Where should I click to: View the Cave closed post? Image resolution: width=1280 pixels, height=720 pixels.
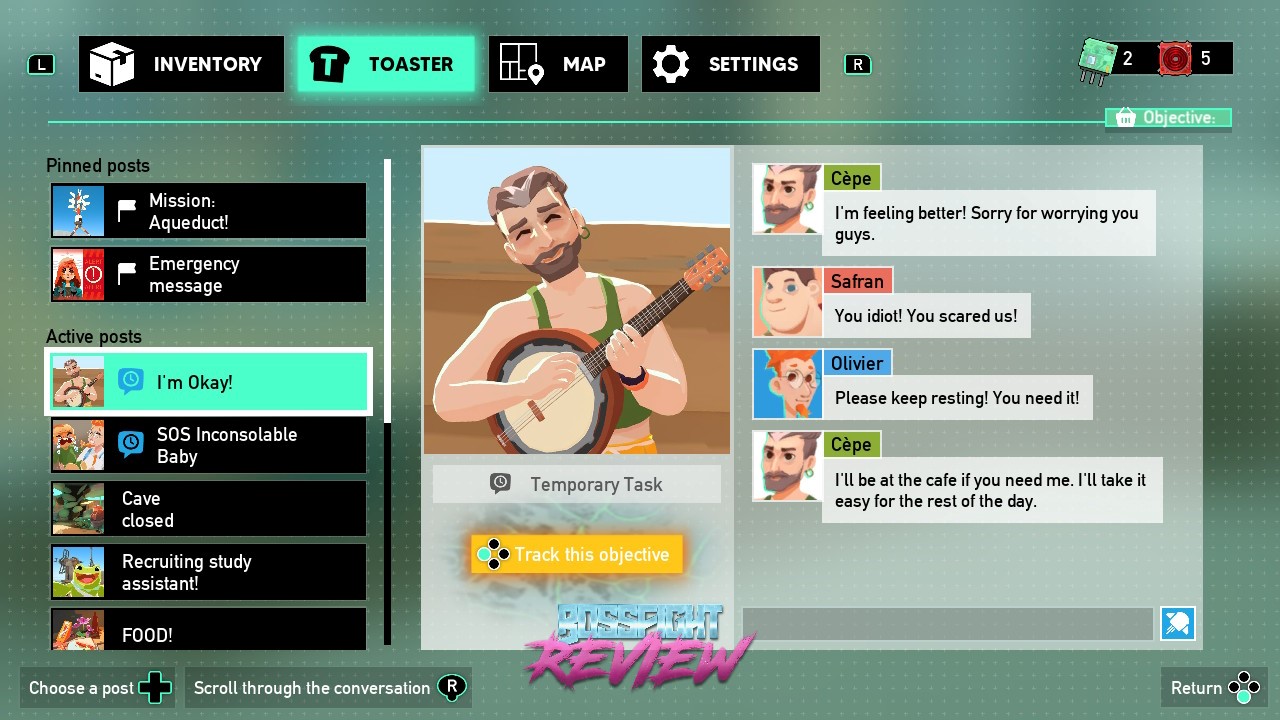(208, 509)
